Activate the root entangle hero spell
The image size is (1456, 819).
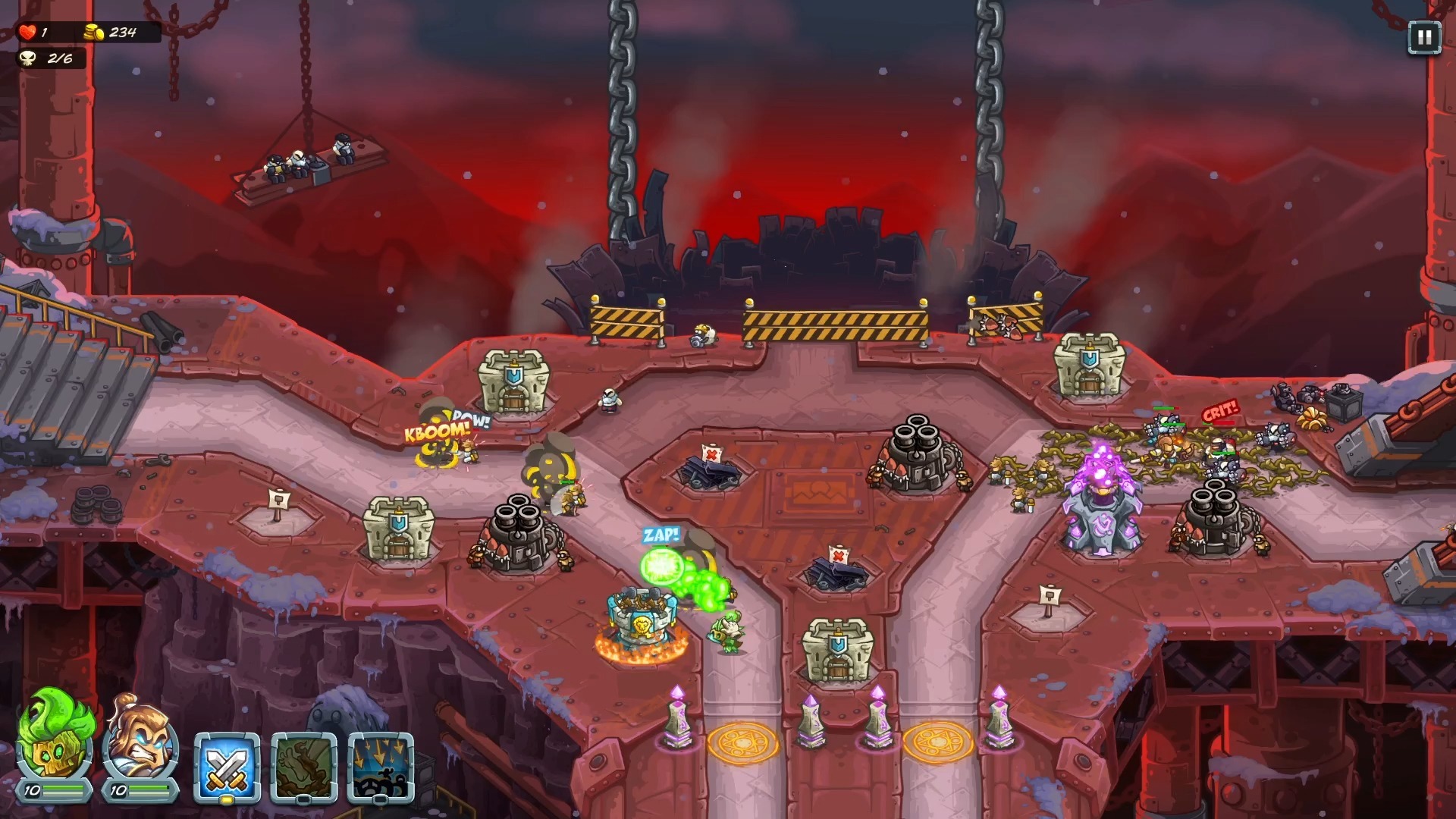303,767
